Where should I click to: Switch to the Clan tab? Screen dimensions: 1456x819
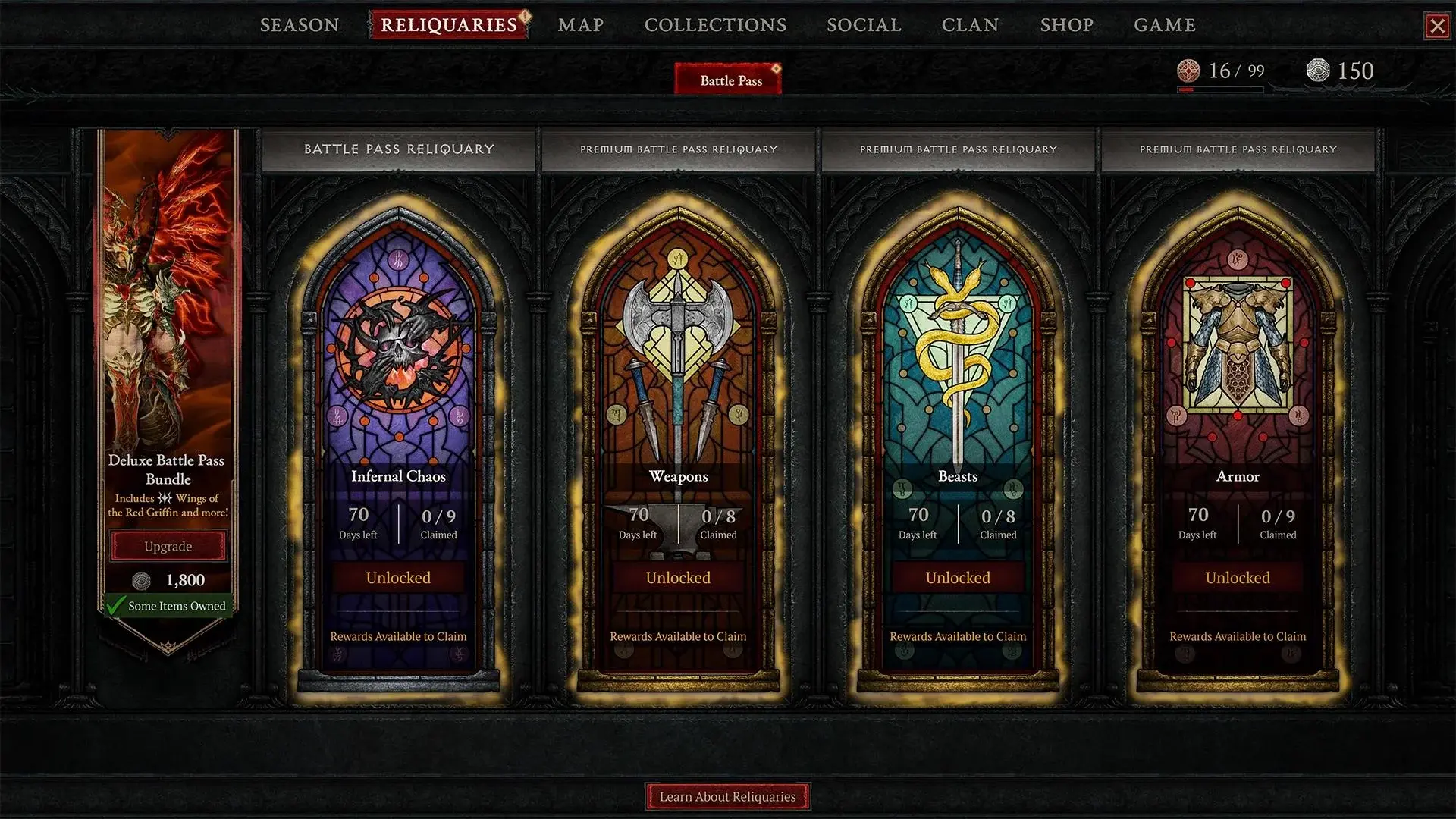970,25
